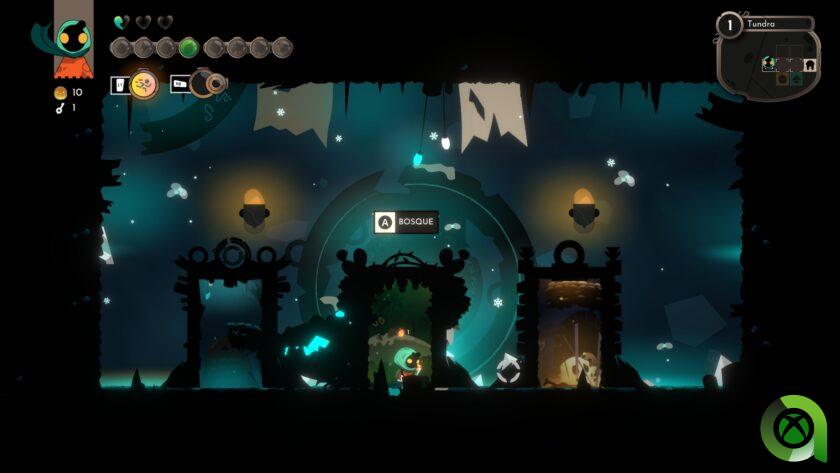
Task: Activate the orange running-figure dash ability
Action: [x=144, y=85]
